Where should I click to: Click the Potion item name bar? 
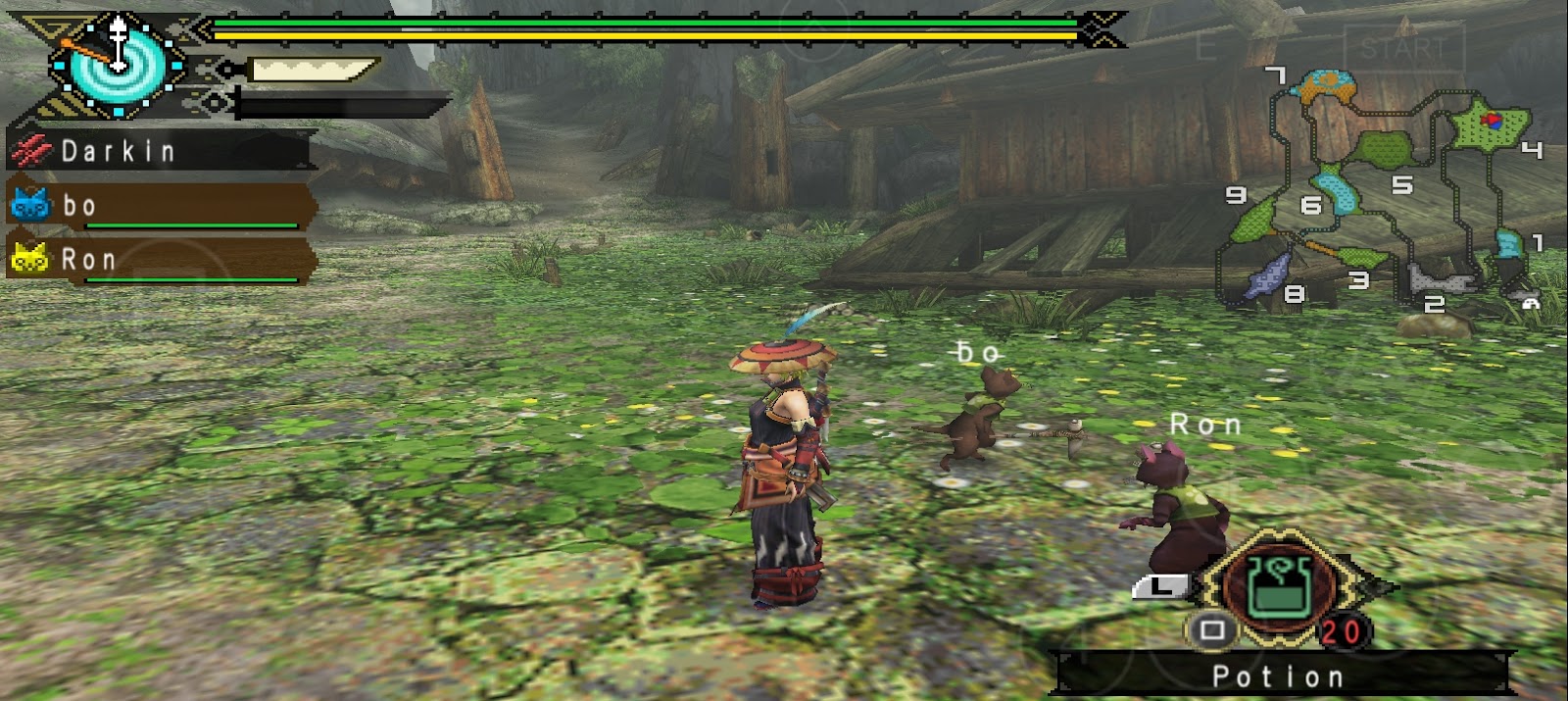tap(1278, 676)
